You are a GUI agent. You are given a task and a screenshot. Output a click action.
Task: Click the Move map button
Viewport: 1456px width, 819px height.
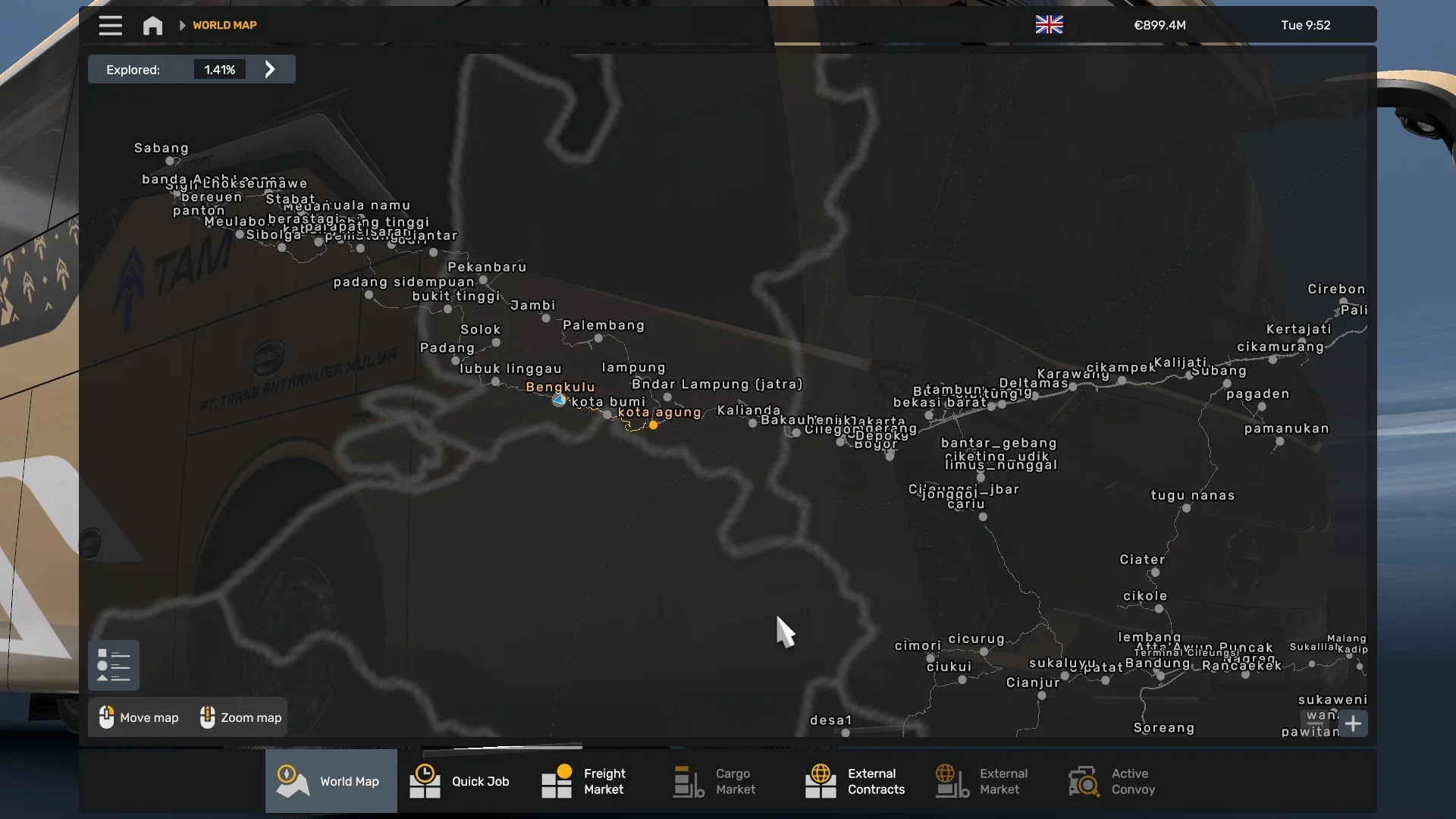[x=137, y=717]
